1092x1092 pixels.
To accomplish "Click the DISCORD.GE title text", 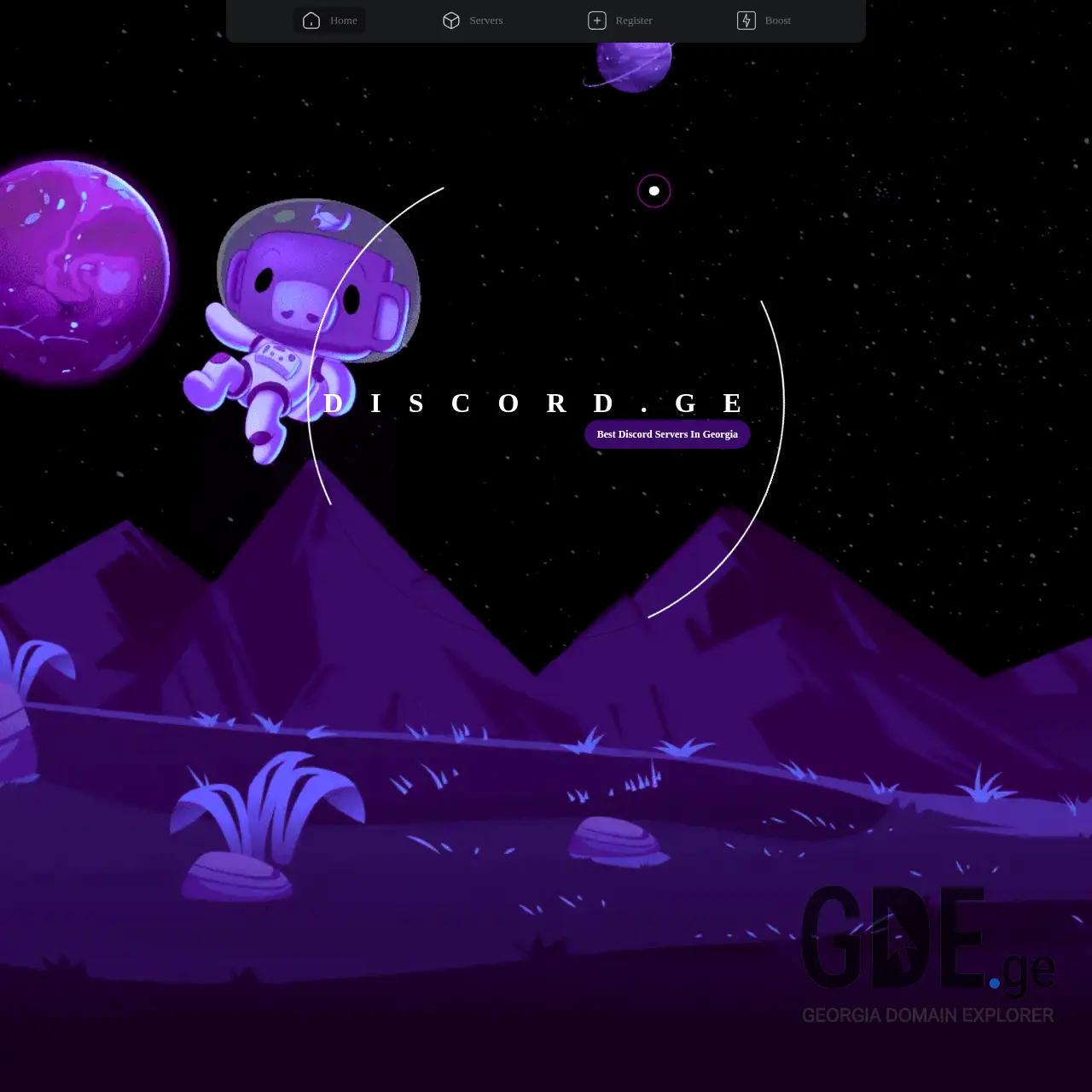I will click(x=533, y=404).
